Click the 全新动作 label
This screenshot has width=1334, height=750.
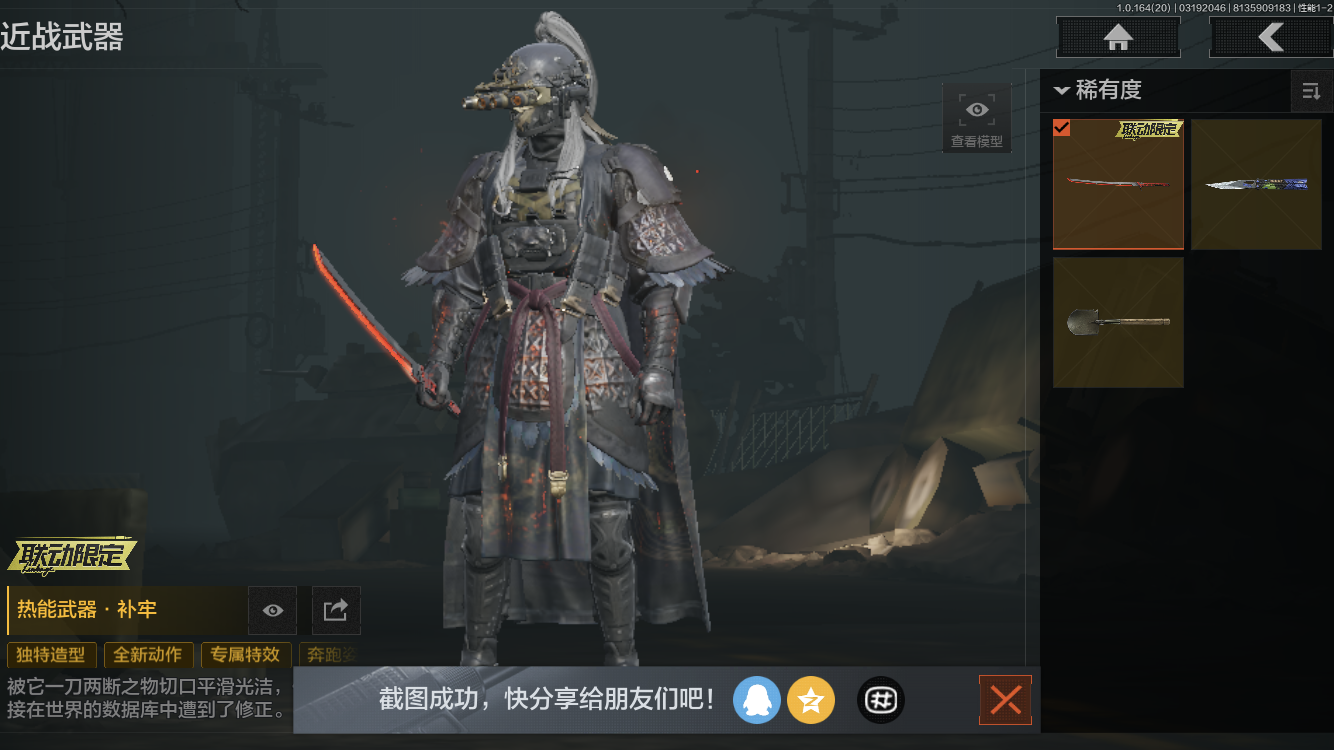pos(148,655)
